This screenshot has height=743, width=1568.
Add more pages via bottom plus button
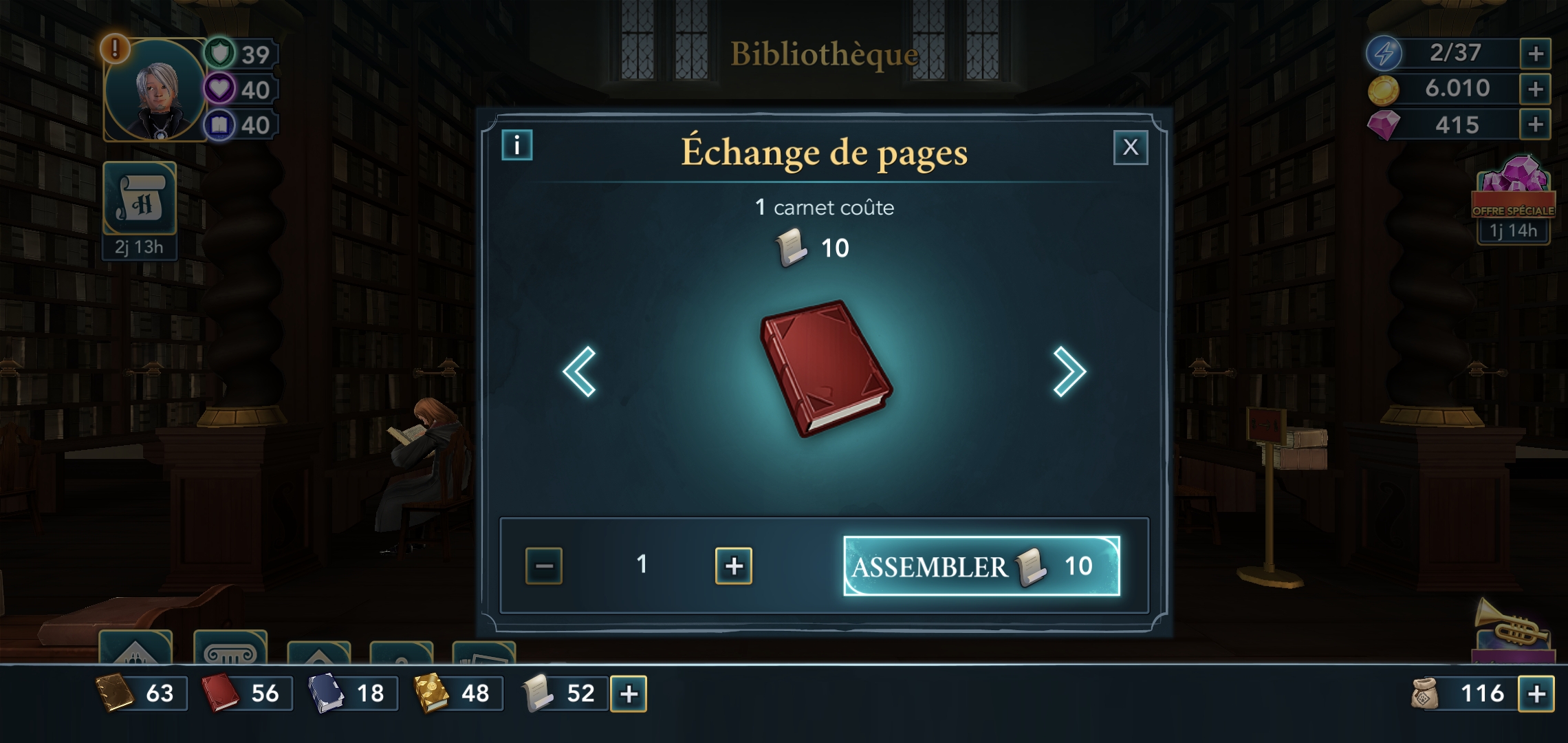(x=629, y=693)
